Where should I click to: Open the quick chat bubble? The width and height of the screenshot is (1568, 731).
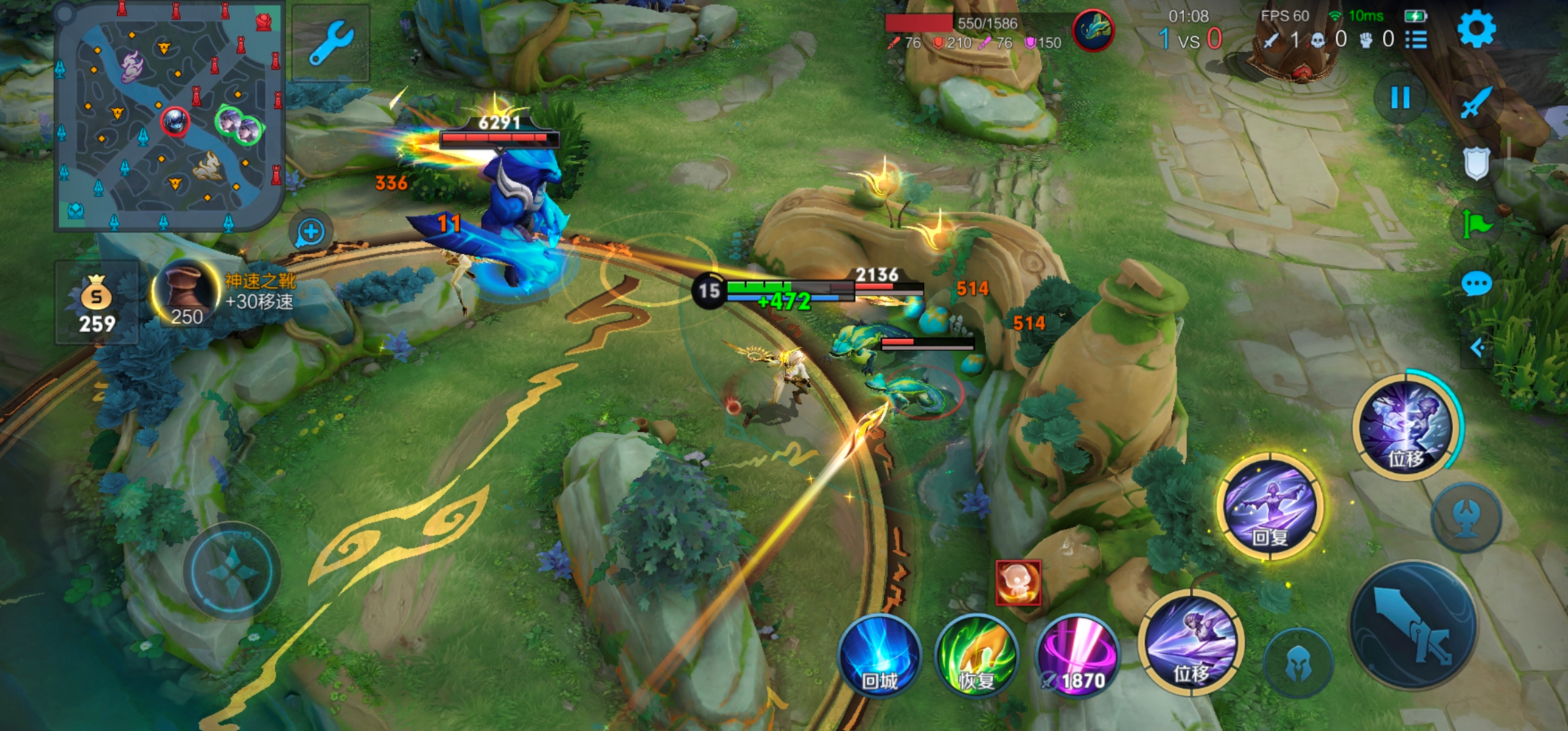1476,284
